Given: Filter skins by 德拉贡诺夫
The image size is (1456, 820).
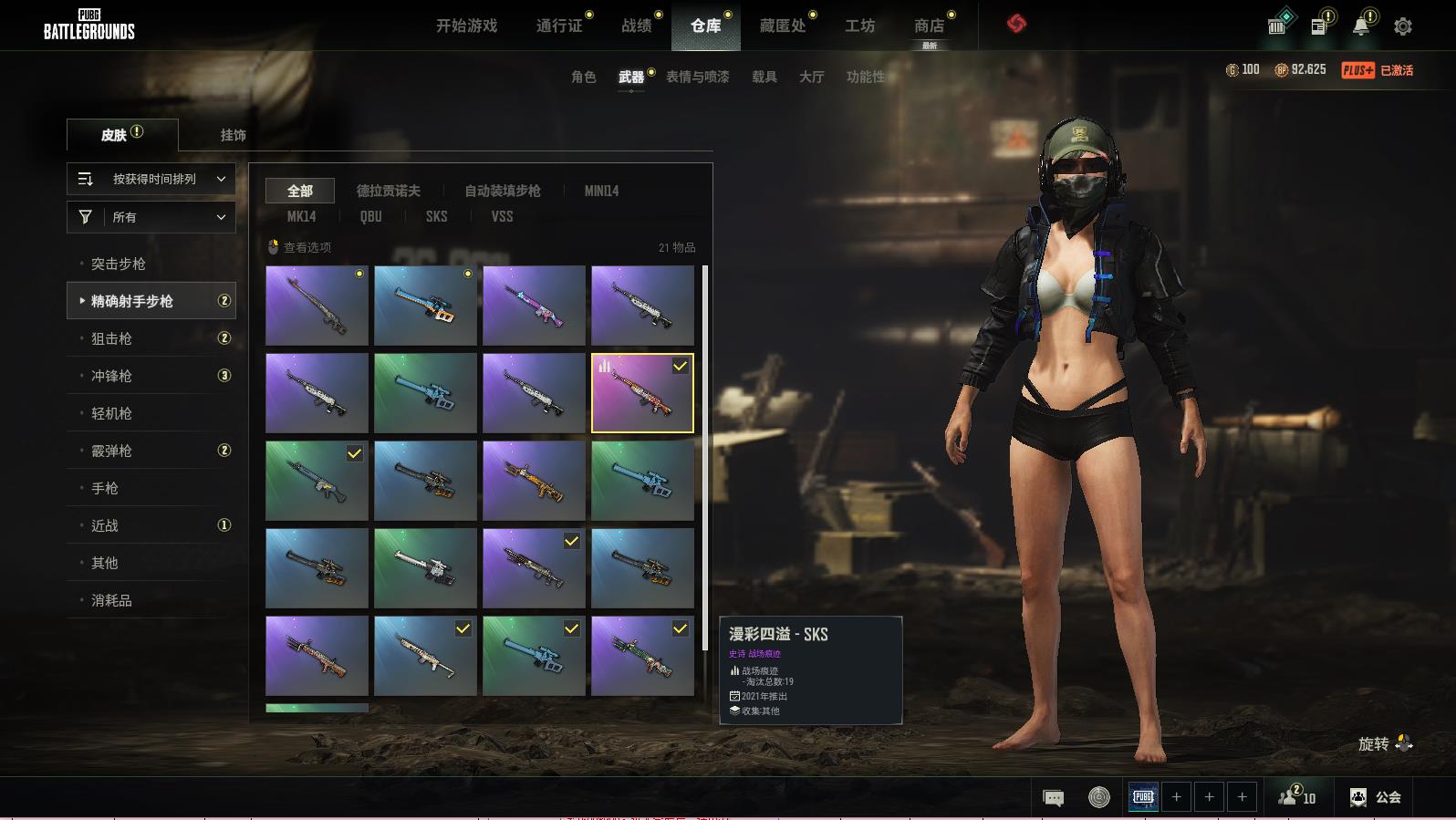Looking at the screenshot, I should tap(388, 191).
